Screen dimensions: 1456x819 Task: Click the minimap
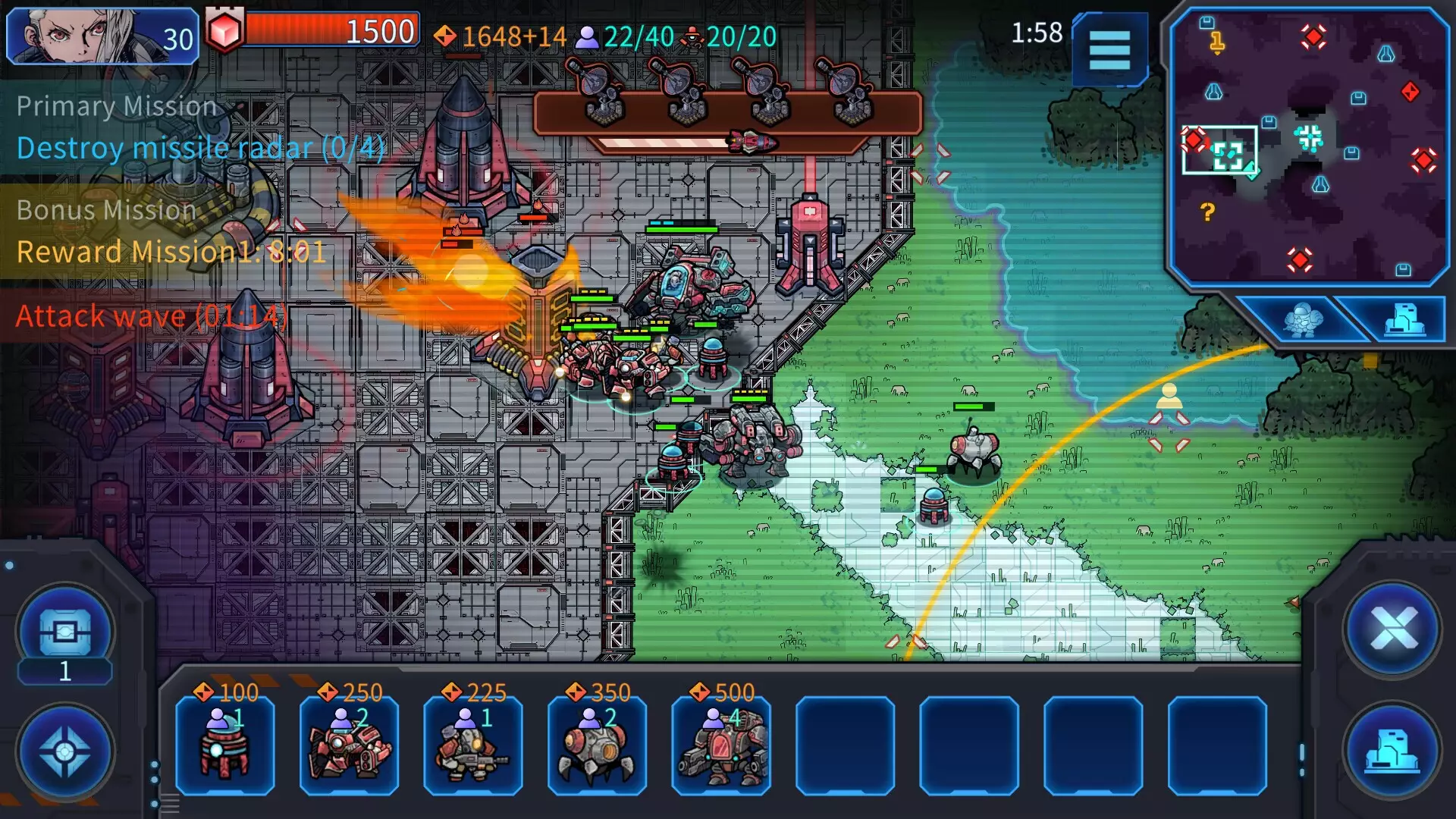coord(1308,146)
